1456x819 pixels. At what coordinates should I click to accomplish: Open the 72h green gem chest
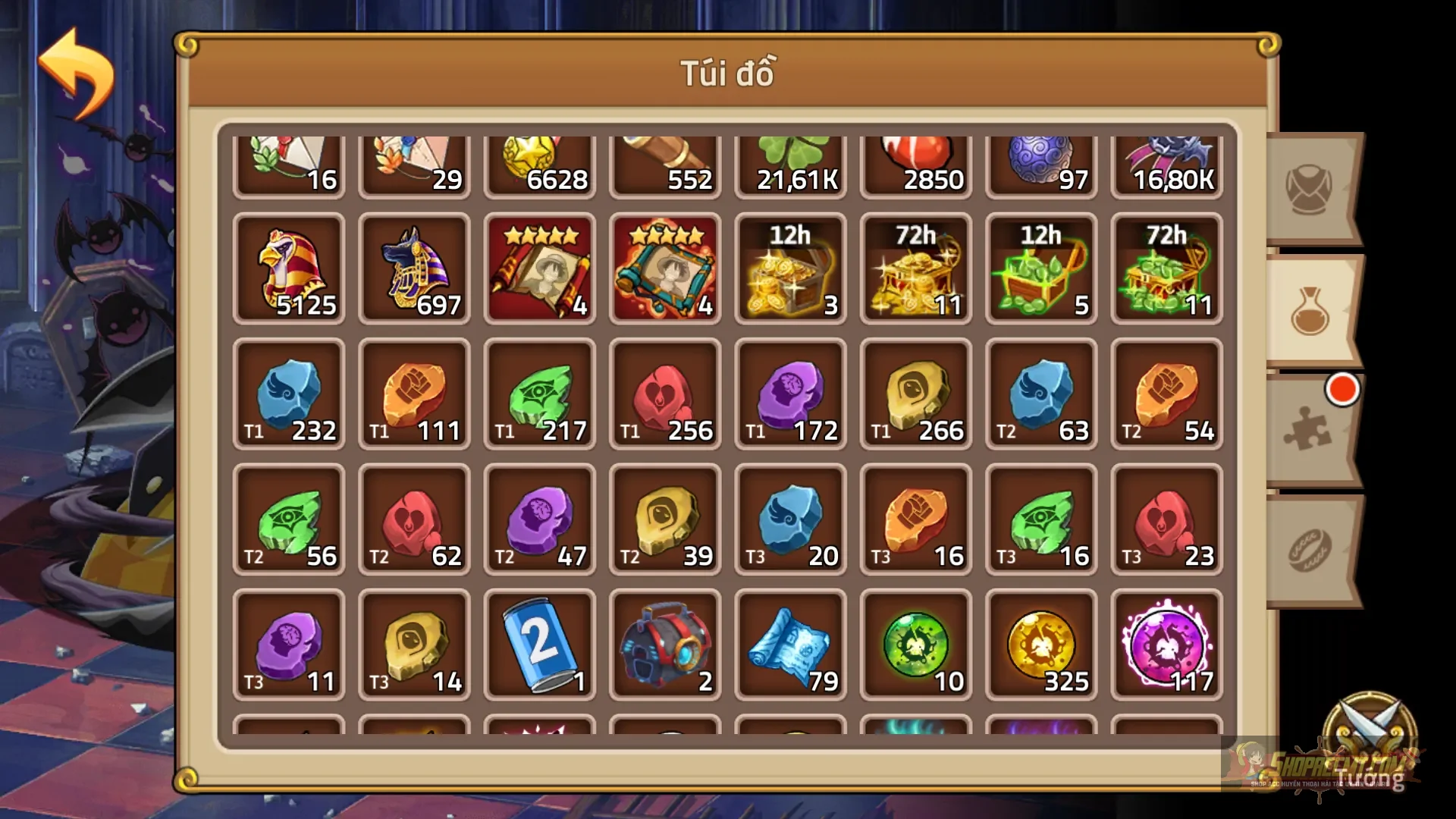click(x=1166, y=269)
